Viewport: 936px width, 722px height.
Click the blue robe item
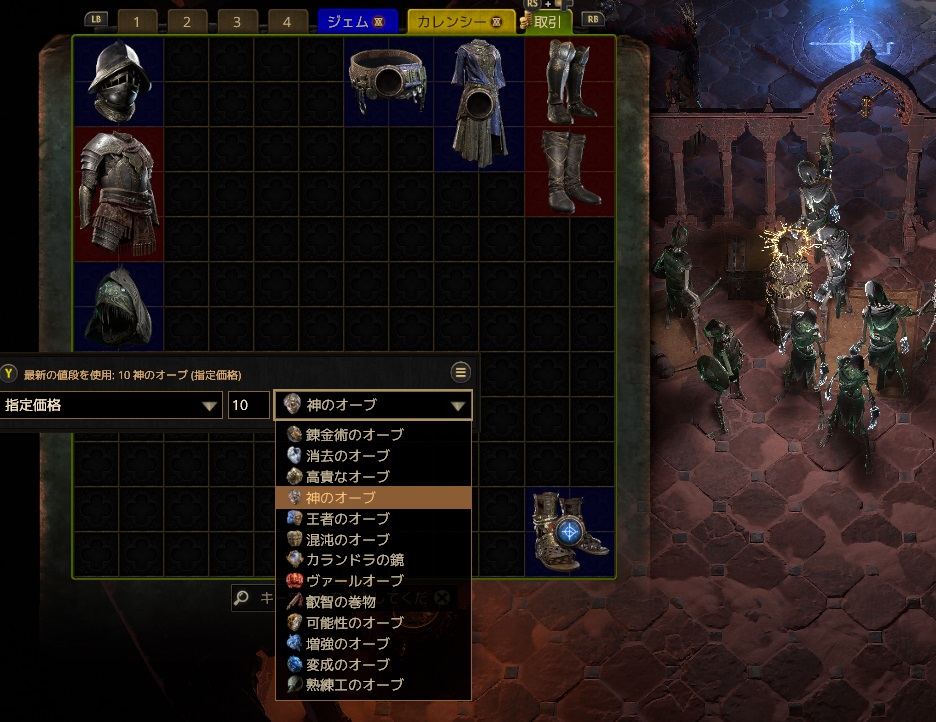coord(479,102)
